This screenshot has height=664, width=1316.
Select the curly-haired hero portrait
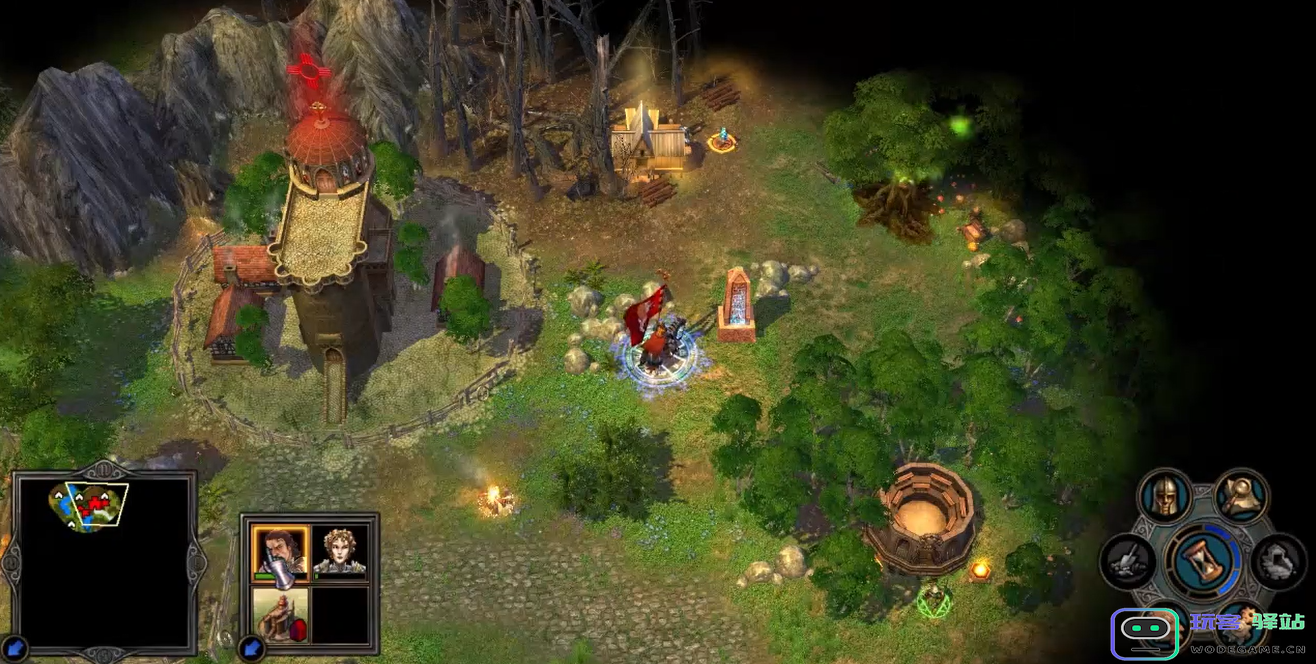(x=340, y=552)
